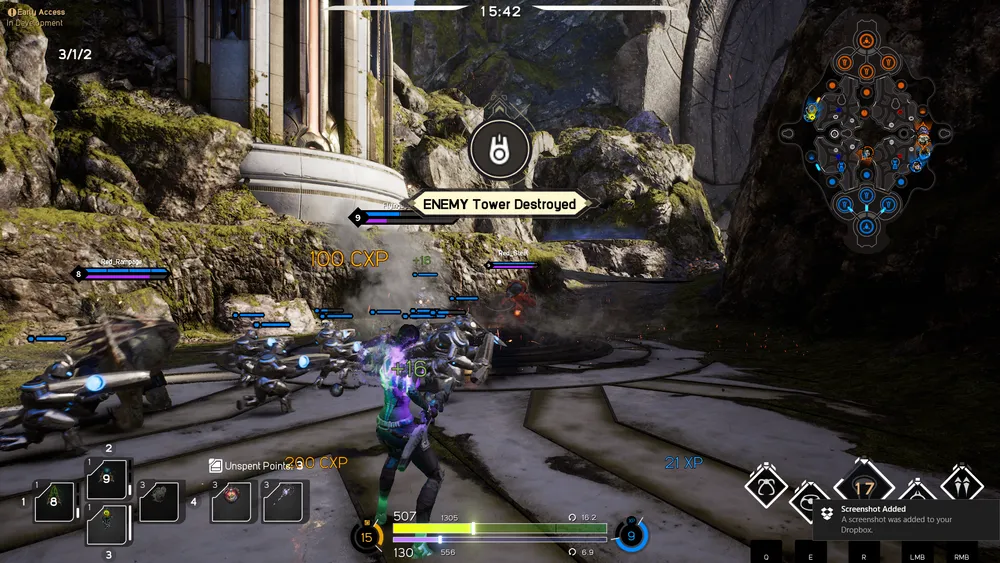This screenshot has width=1000, height=563.
Task: Select the green card slot showing 8
Action: point(54,500)
